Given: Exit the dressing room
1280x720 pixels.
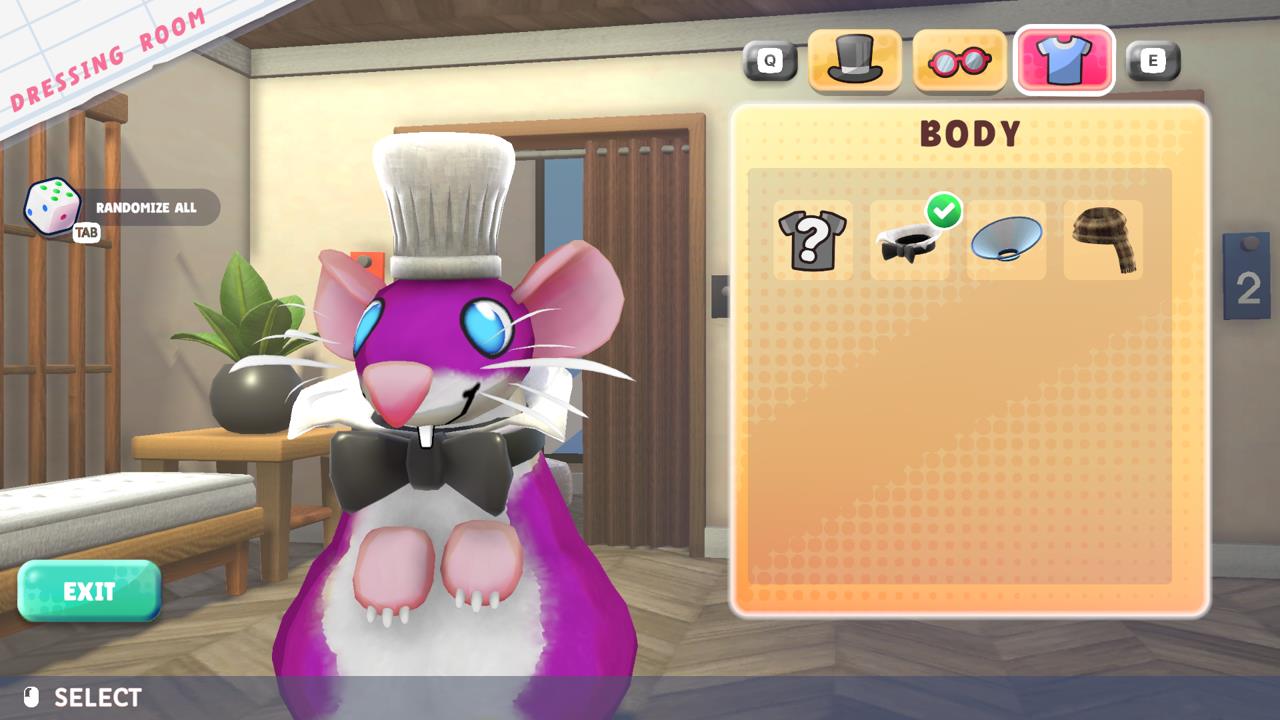Looking at the screenshot, I should (x=89, y=591).
